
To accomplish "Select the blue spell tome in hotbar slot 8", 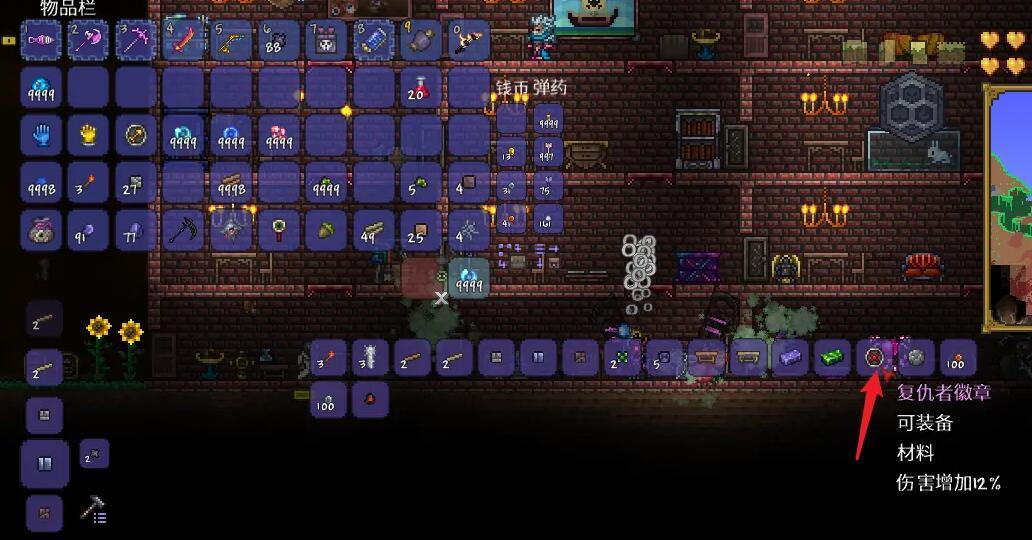I will [372, 41].
